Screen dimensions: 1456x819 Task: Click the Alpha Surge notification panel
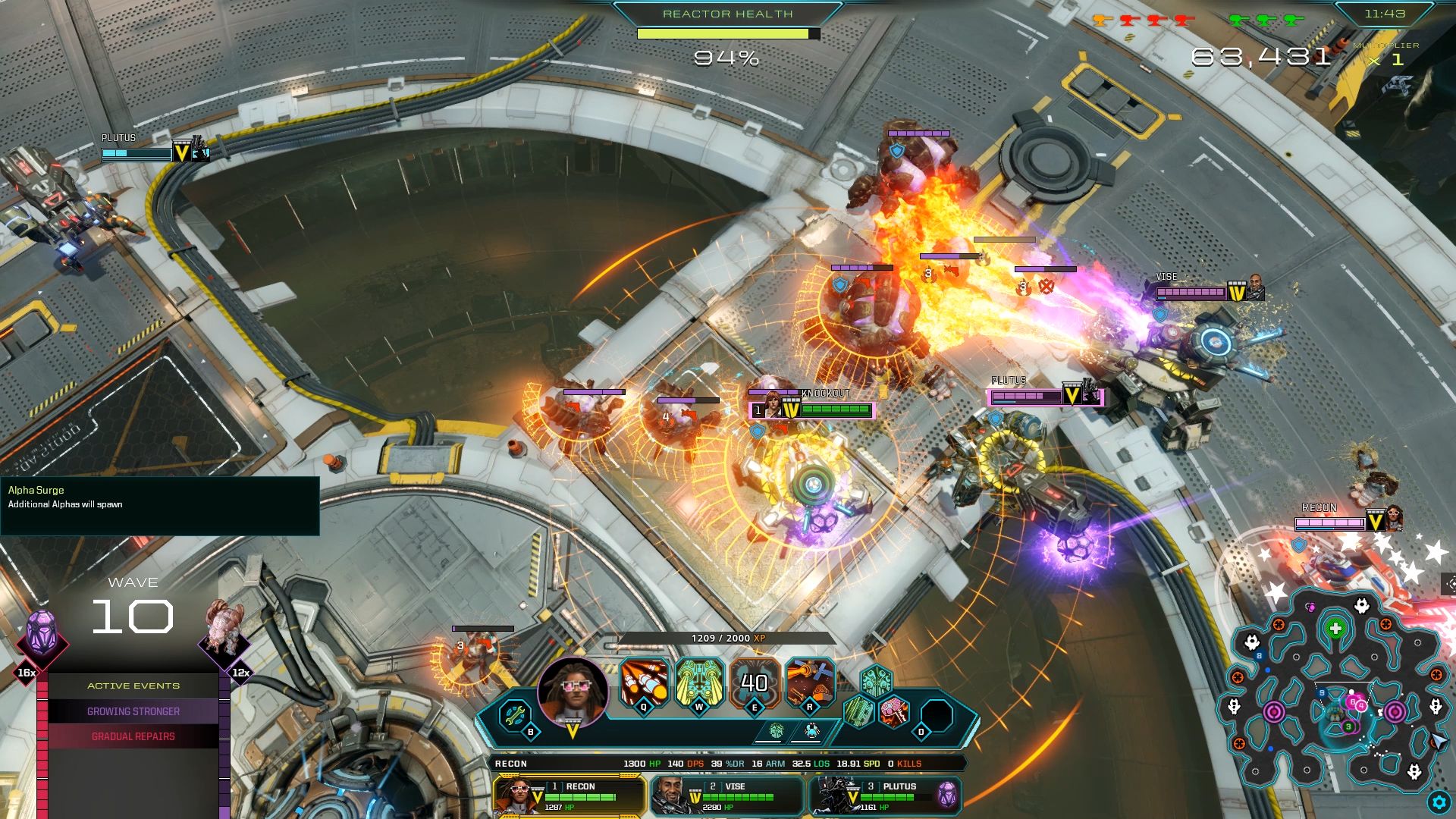[159, 505]
